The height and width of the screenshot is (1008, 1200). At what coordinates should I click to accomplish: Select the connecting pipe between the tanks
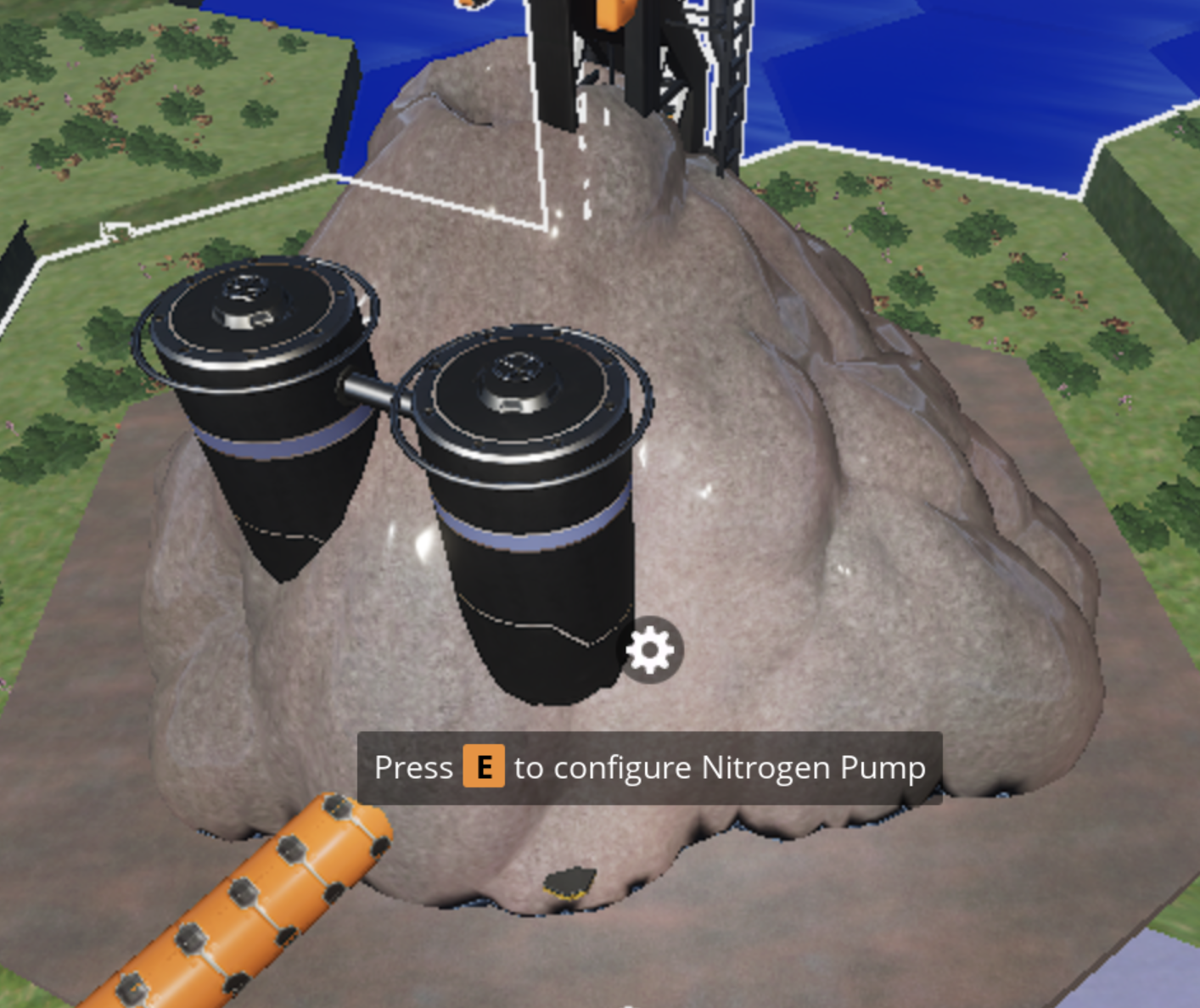372,390
